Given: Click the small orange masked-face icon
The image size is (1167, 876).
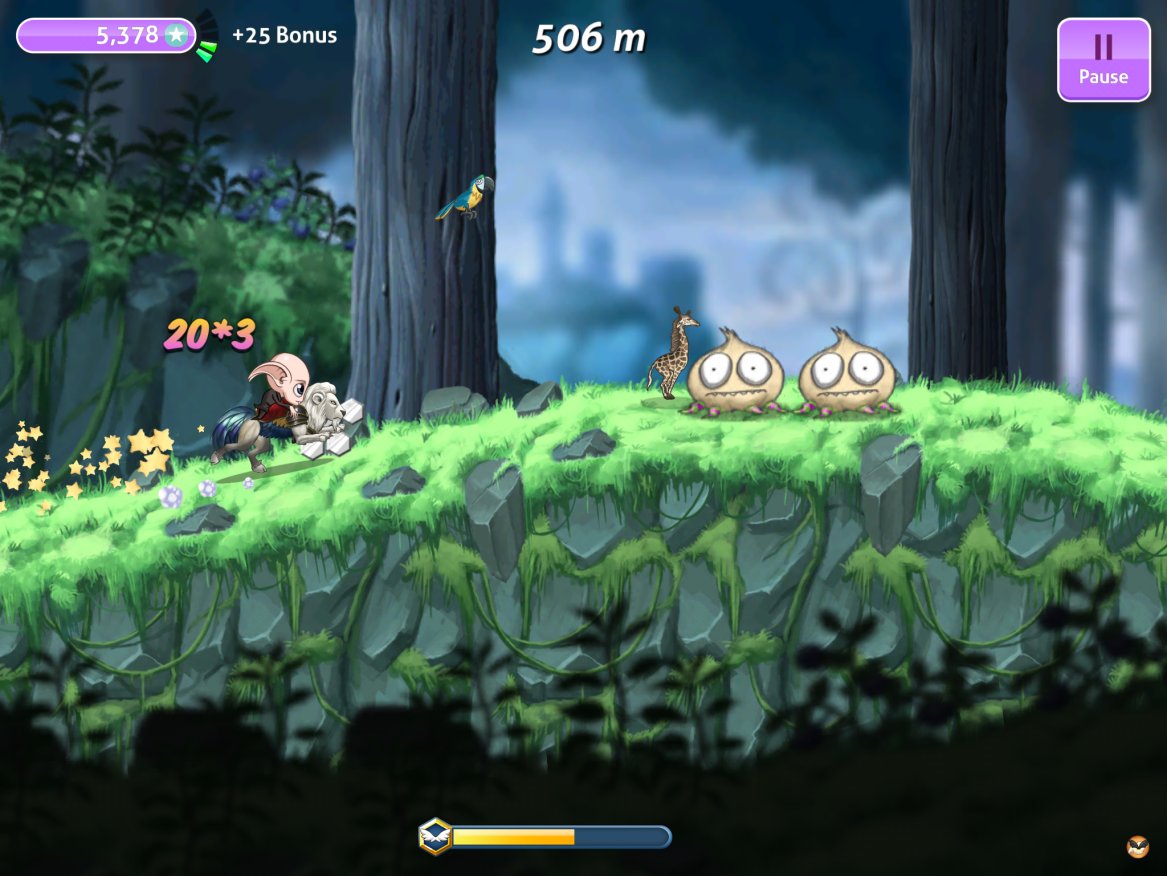Looking at the screenshot, I should (1137, 847).
